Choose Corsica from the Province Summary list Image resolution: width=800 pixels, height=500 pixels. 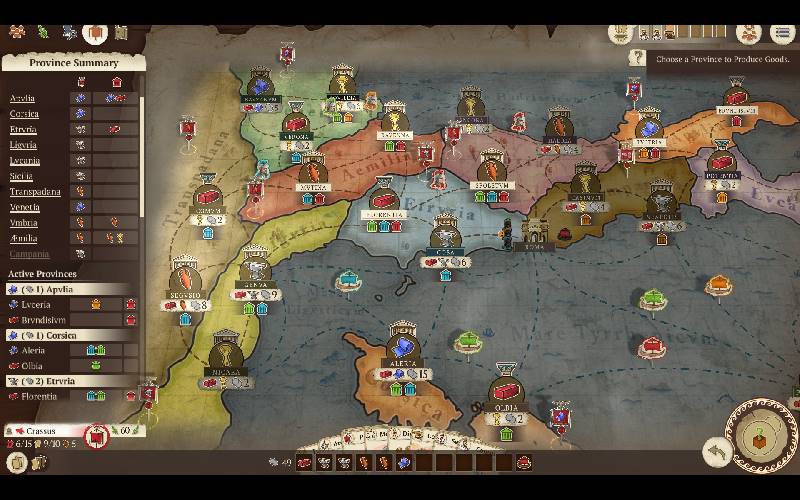tap(24, 114)
